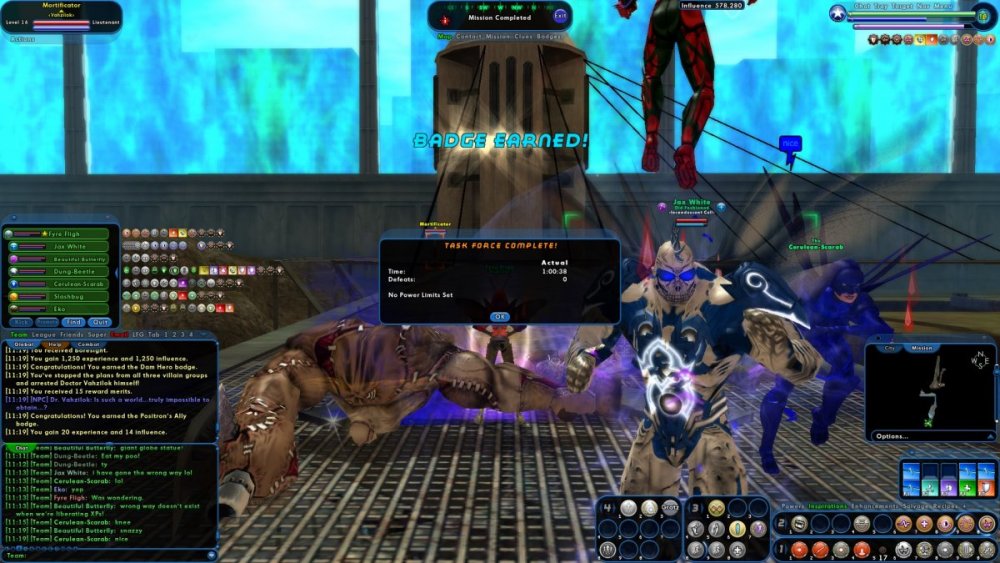
Task: Click OK on the Task Force Complete dialog
Action: pyautogui.click(x=499, y=316)
